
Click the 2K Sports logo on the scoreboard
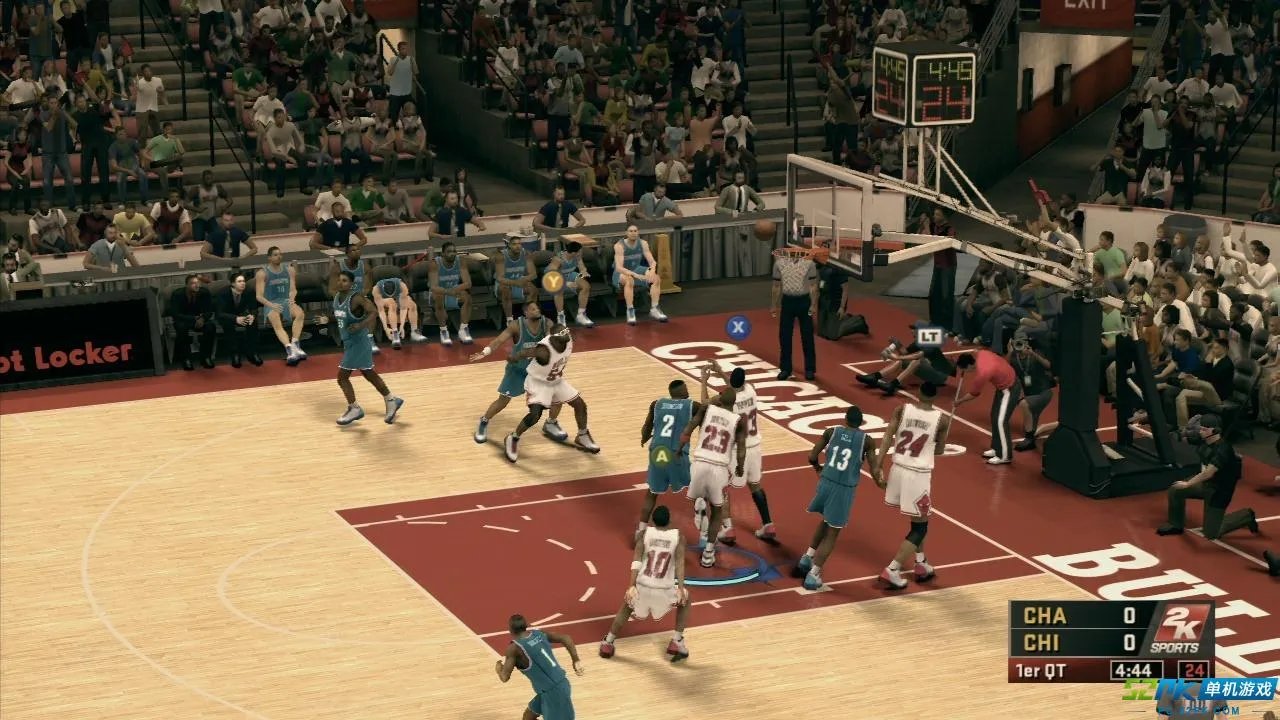coord(1182,622)
